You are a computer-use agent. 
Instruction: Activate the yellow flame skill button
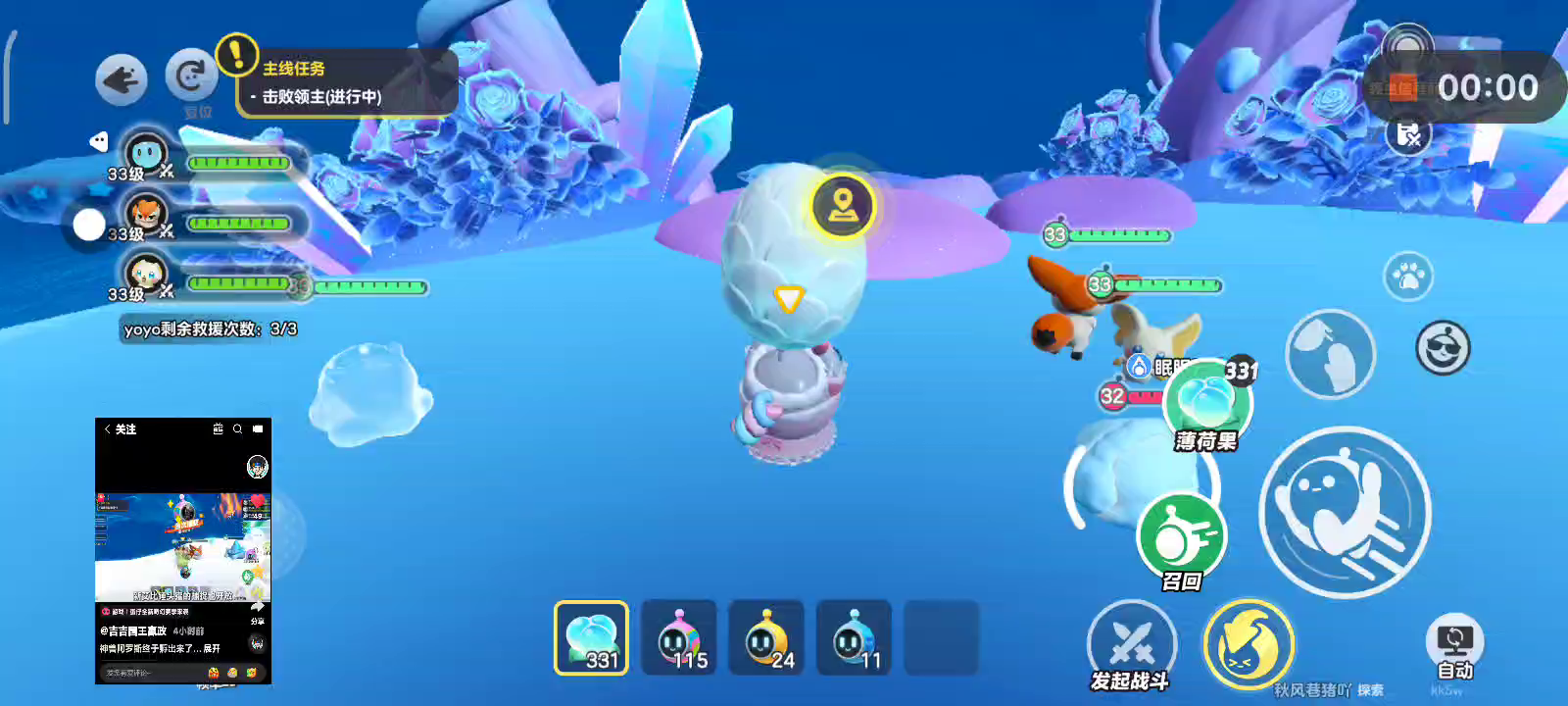(1249, 644)
